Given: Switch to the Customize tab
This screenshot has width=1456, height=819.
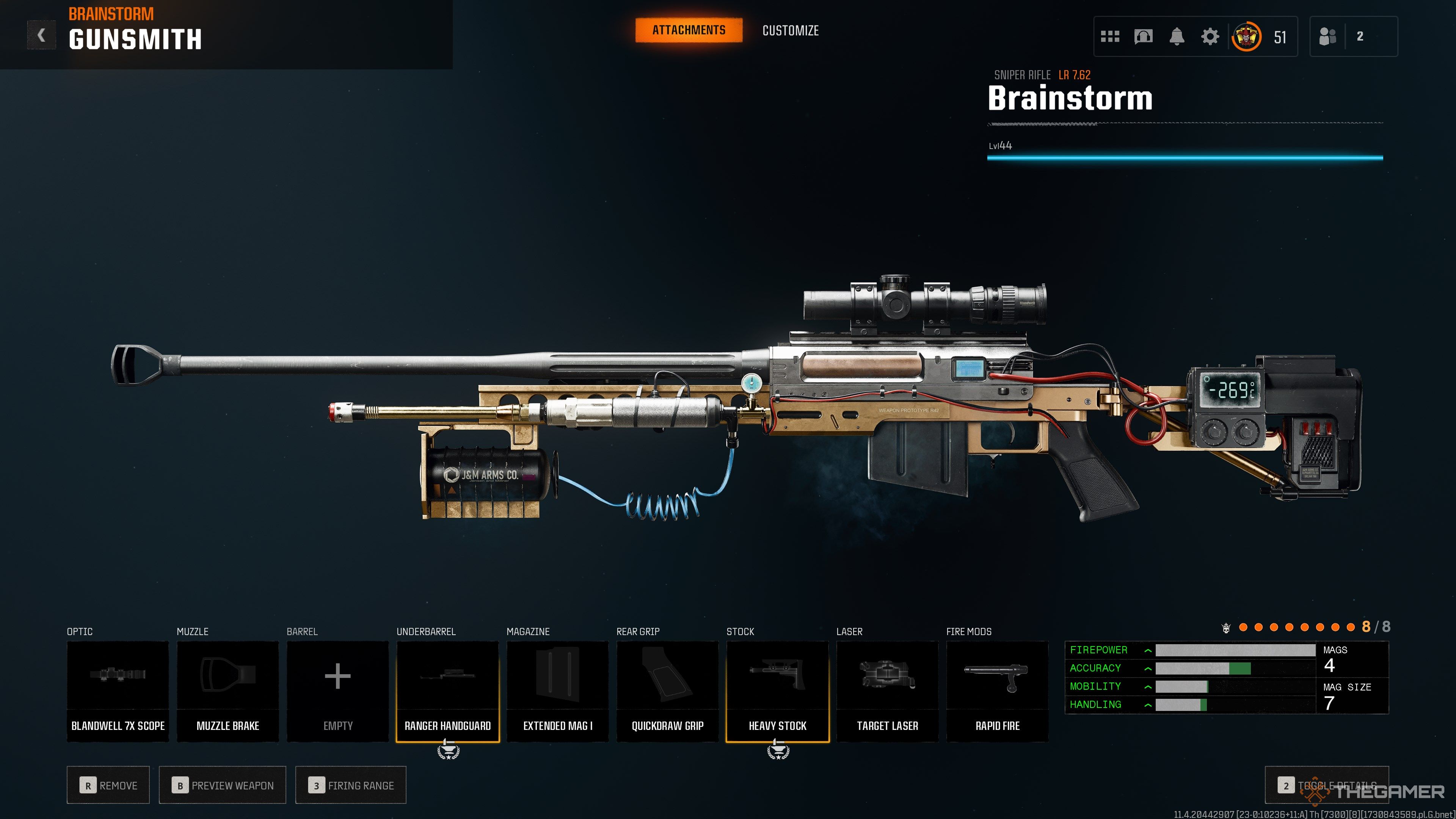Looking at the screenshot, I should coord(790,30).
